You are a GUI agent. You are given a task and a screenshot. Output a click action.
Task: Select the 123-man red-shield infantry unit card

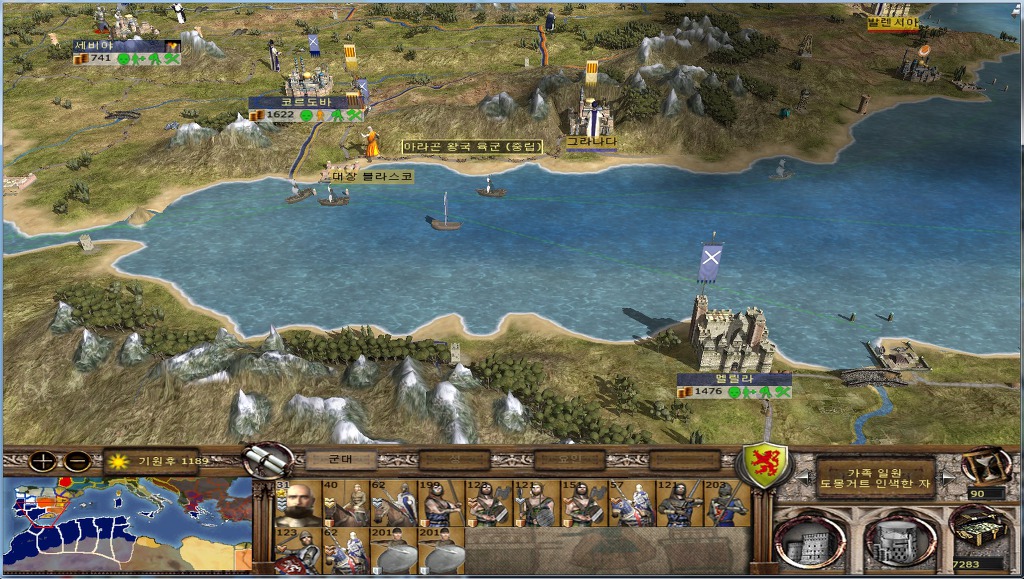coord(297,550)
